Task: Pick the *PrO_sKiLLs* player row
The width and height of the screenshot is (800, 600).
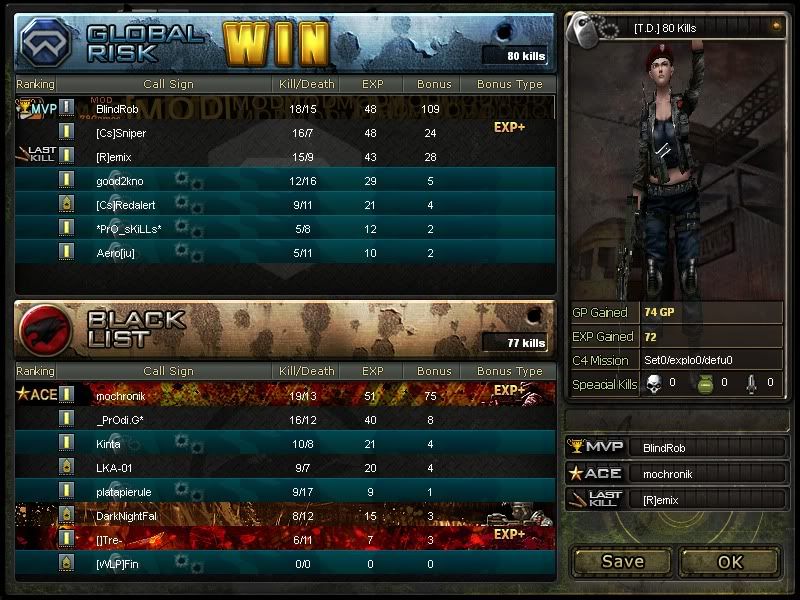Action: pos(285,229)
